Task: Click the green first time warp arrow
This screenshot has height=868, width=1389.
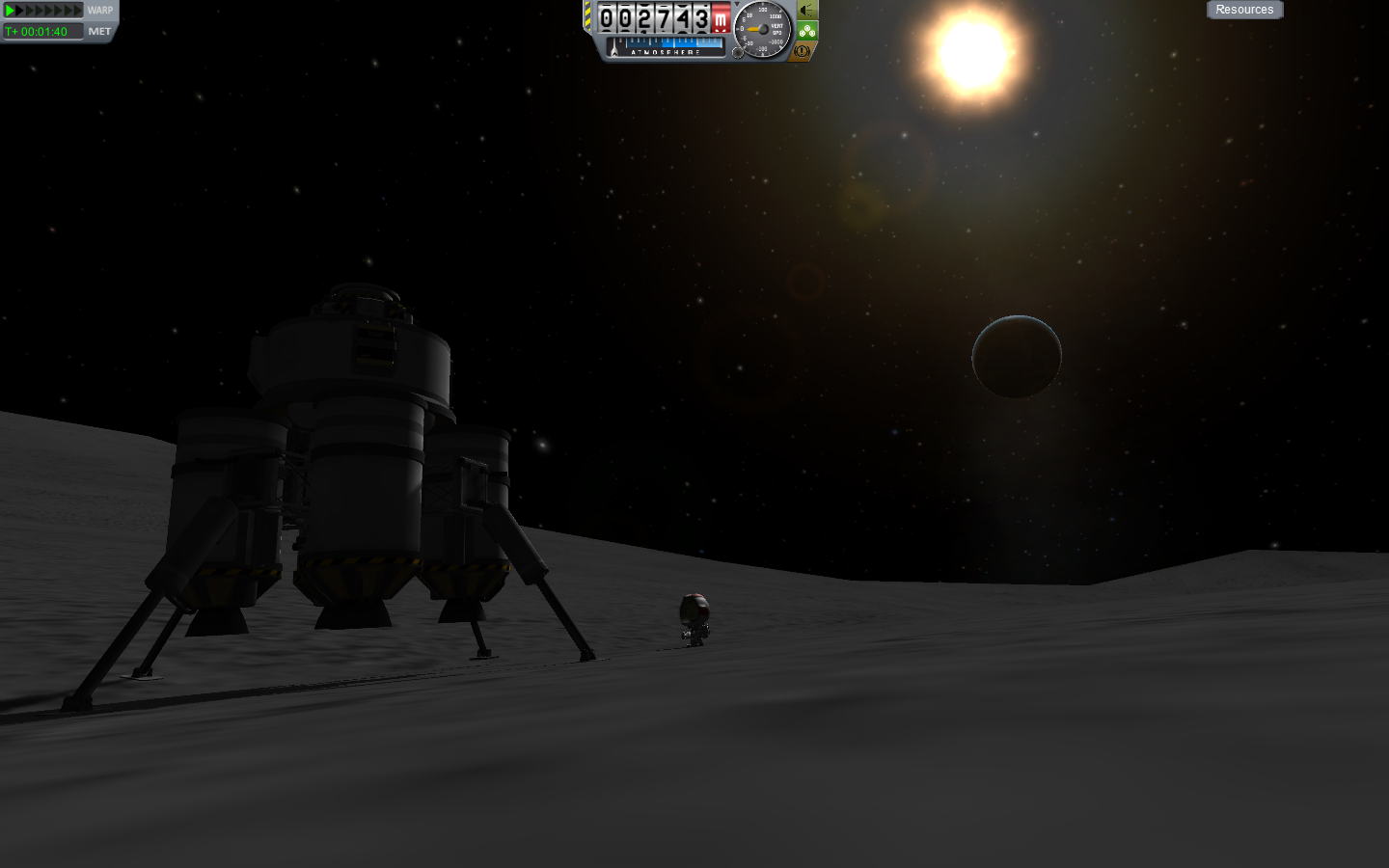Action: pos(10,11)
